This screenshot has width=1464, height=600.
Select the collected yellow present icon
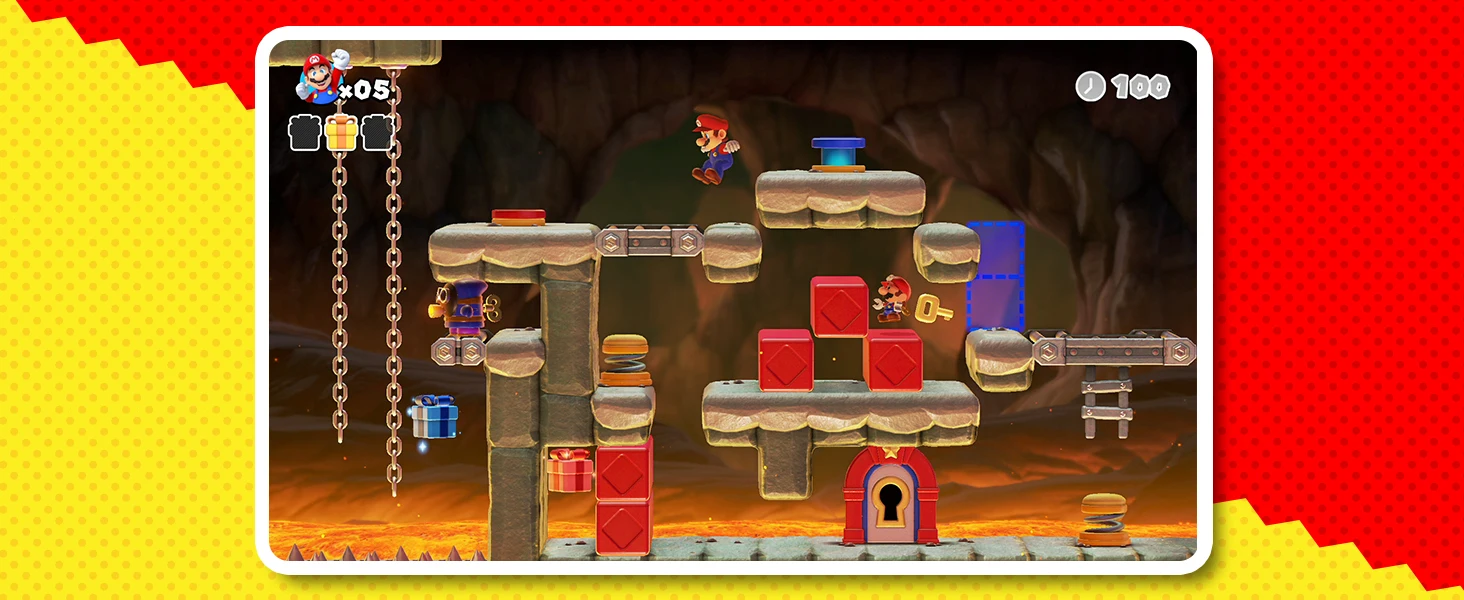[x=341, y=132]
